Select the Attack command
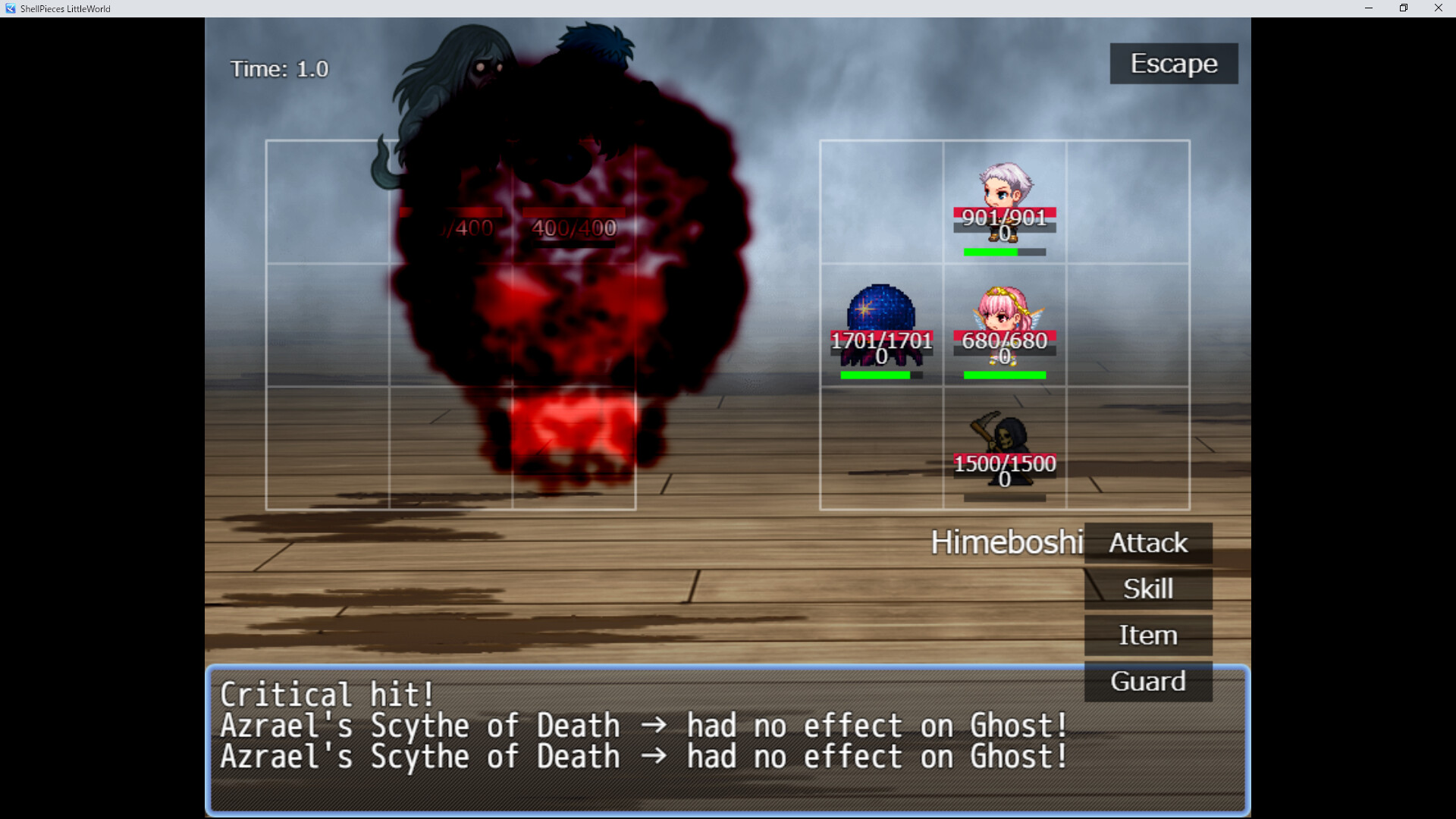 click(1147, 543)
